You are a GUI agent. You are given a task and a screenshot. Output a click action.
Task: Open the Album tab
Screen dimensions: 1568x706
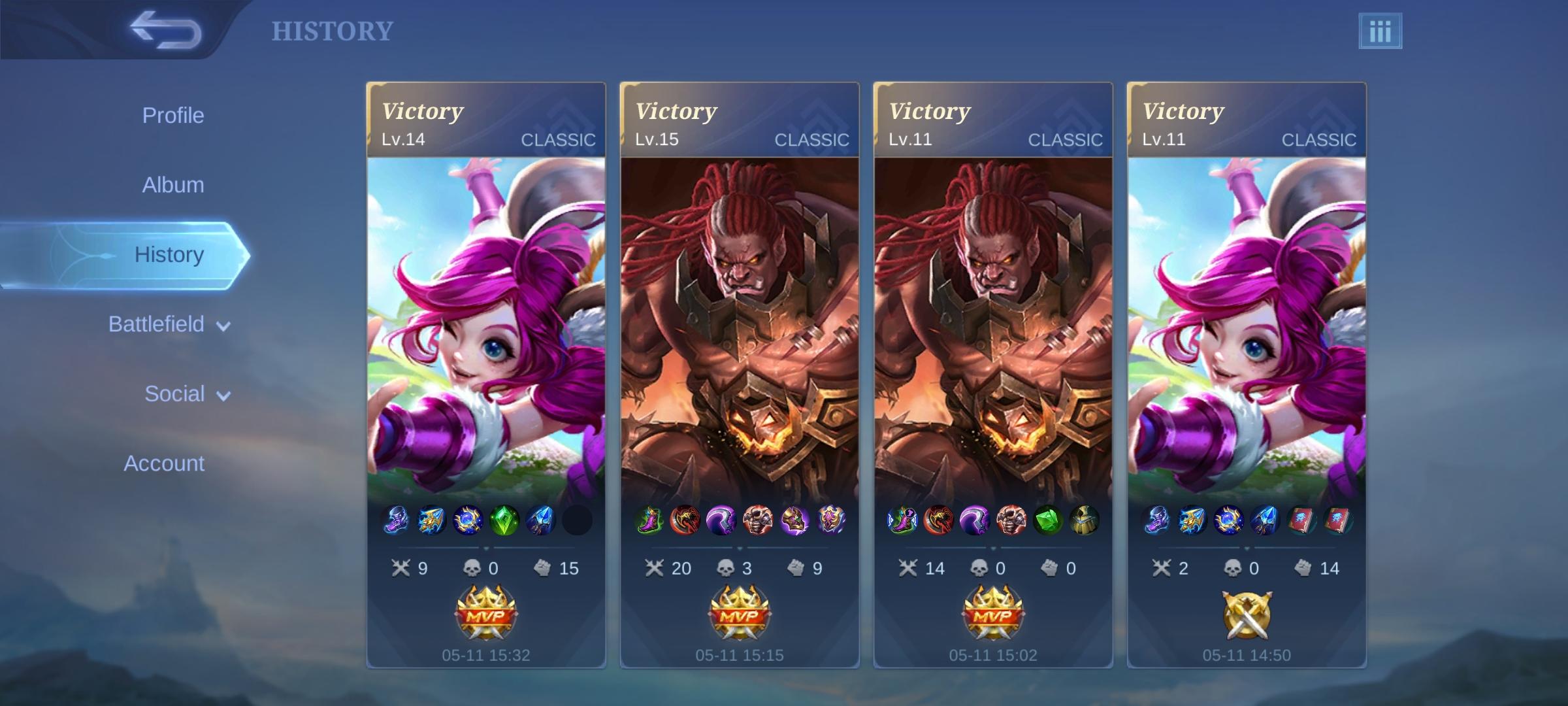pos(172,184)
